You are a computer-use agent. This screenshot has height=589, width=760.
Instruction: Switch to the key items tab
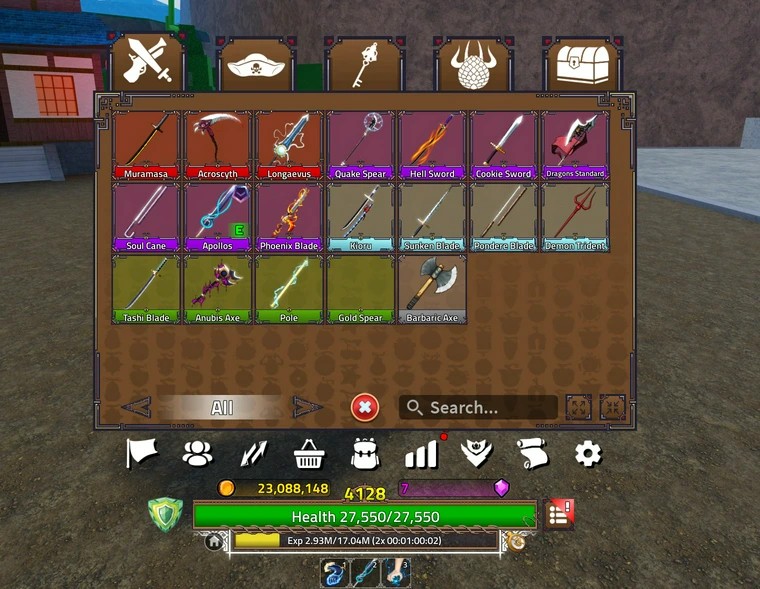click(x=364, y=65)
